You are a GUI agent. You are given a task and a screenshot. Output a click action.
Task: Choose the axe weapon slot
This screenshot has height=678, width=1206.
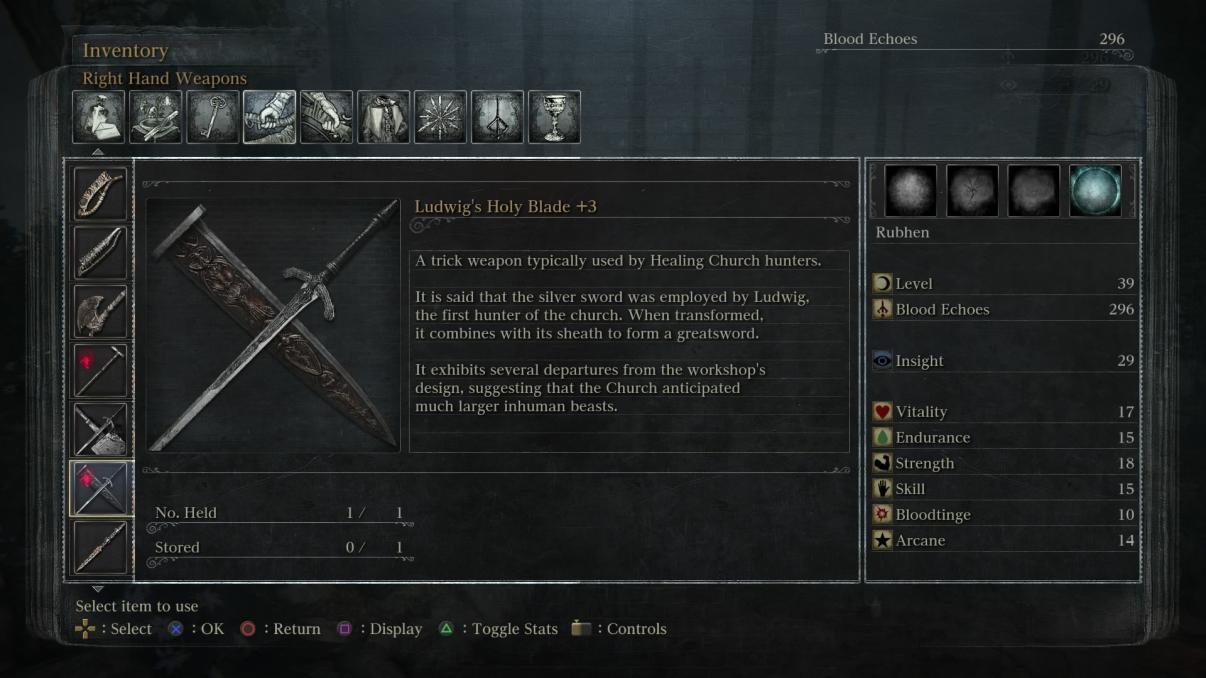click(100, 311)
